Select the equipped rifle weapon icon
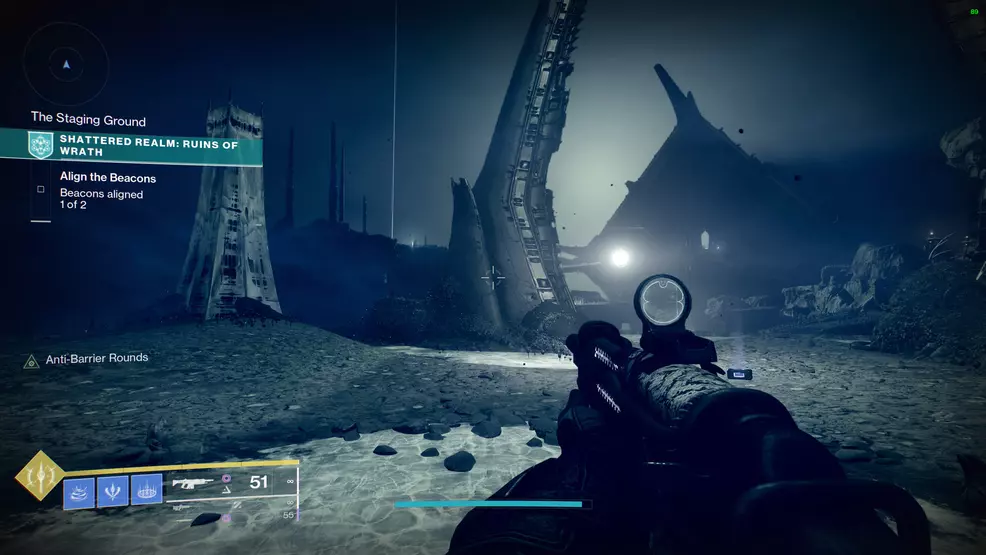This screenshot has width=986, height=555. click(193, 484)
